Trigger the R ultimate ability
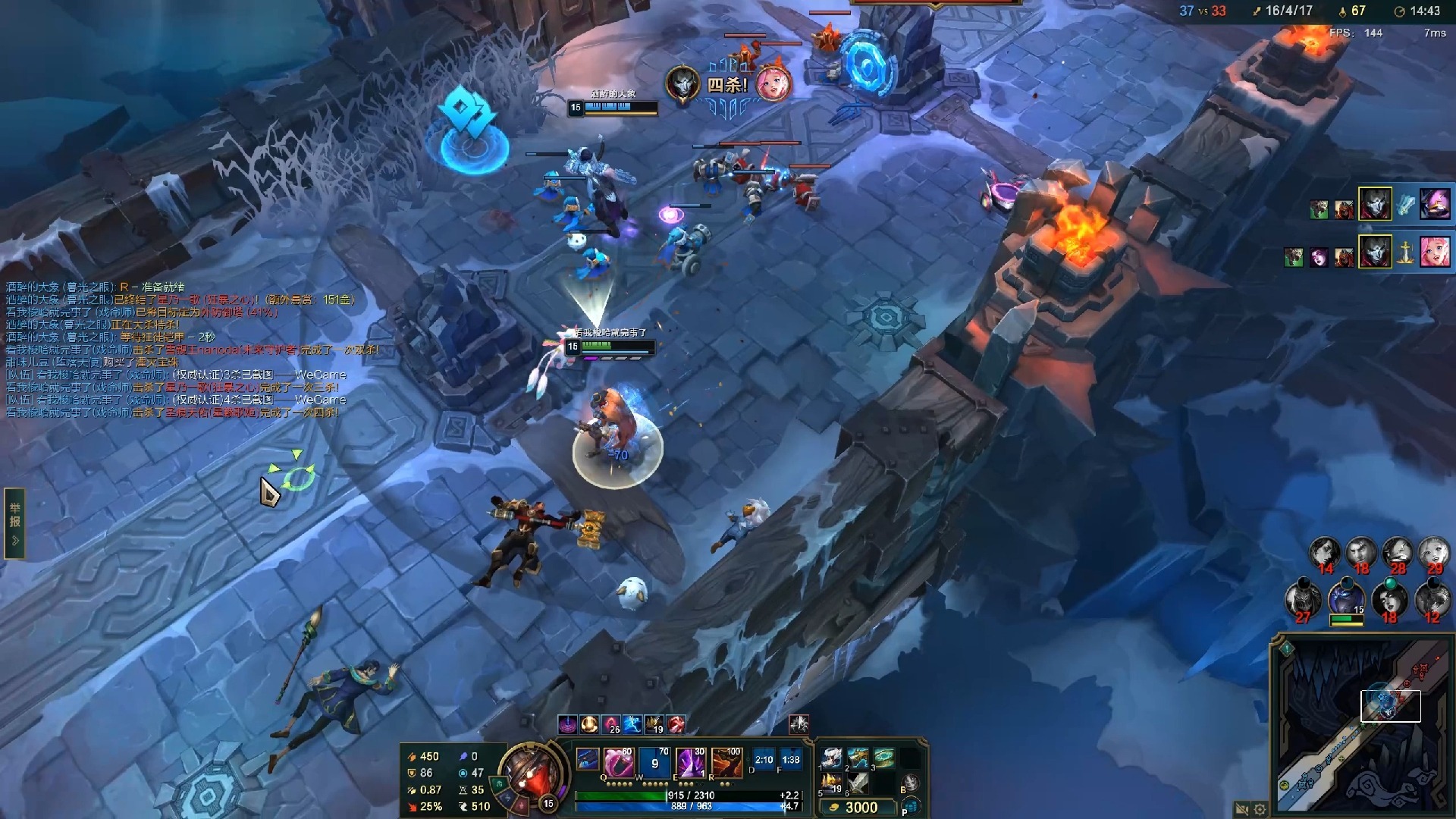This screenshot has height=819, width=1456. click(x=726, y=761)
